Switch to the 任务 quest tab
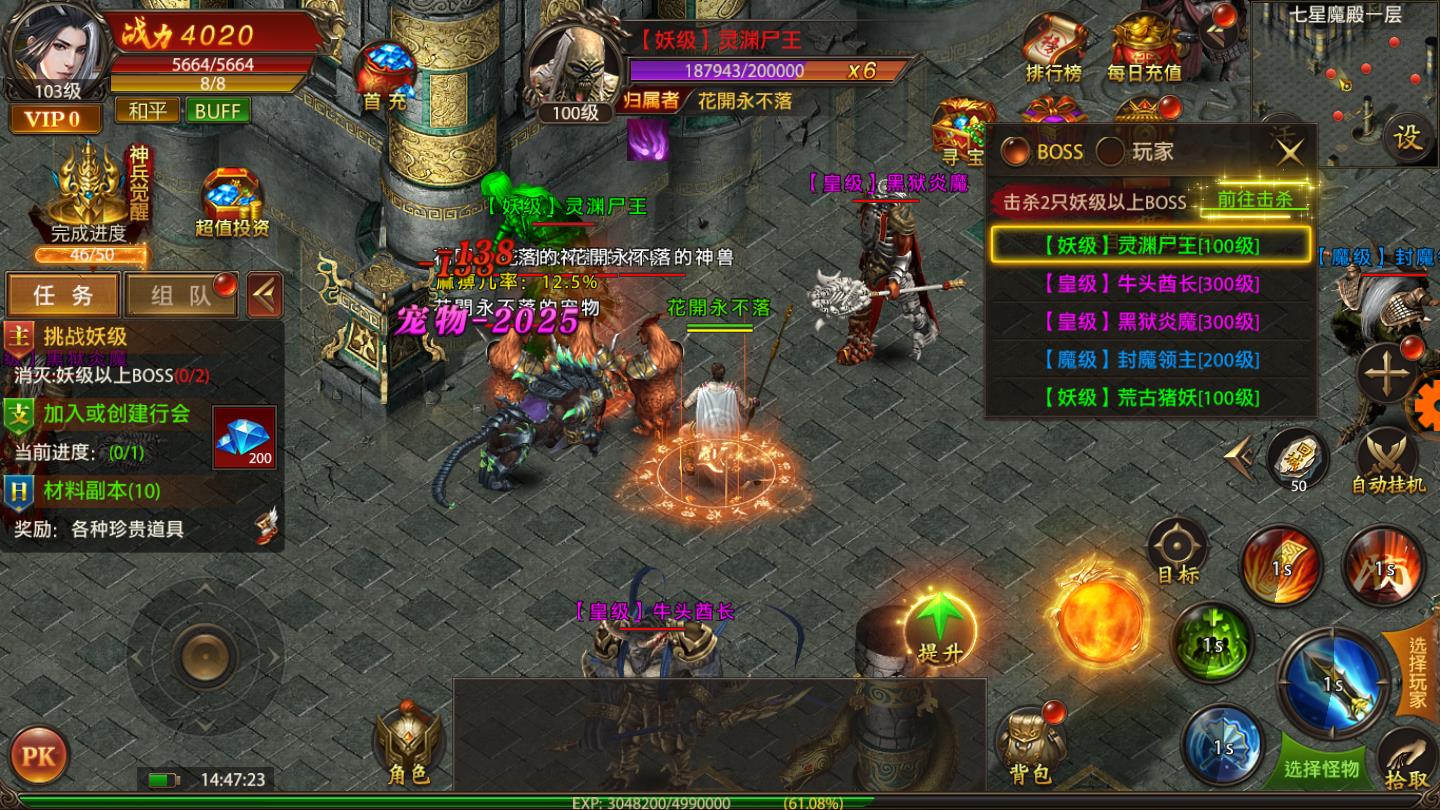 tap(63, 295)
